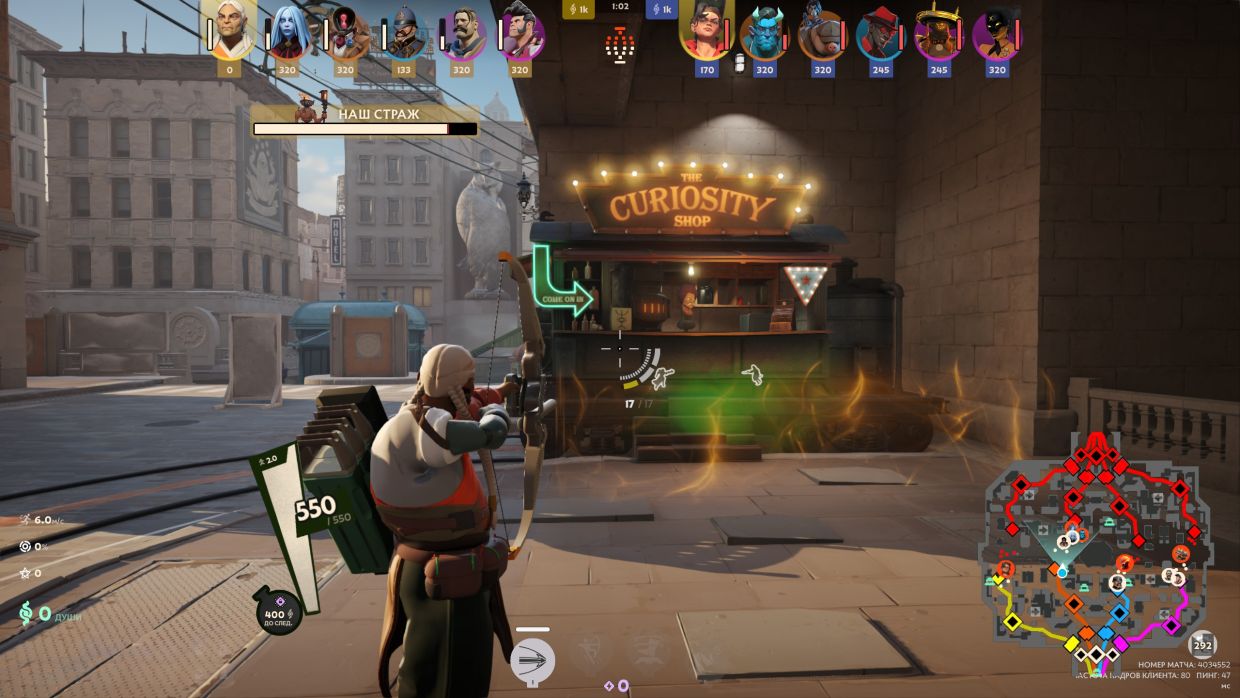The height and width of the screenshot is (698, 1240).
Task: Select the white-haired elder hero portrait
Action: [x=229, y=30]
